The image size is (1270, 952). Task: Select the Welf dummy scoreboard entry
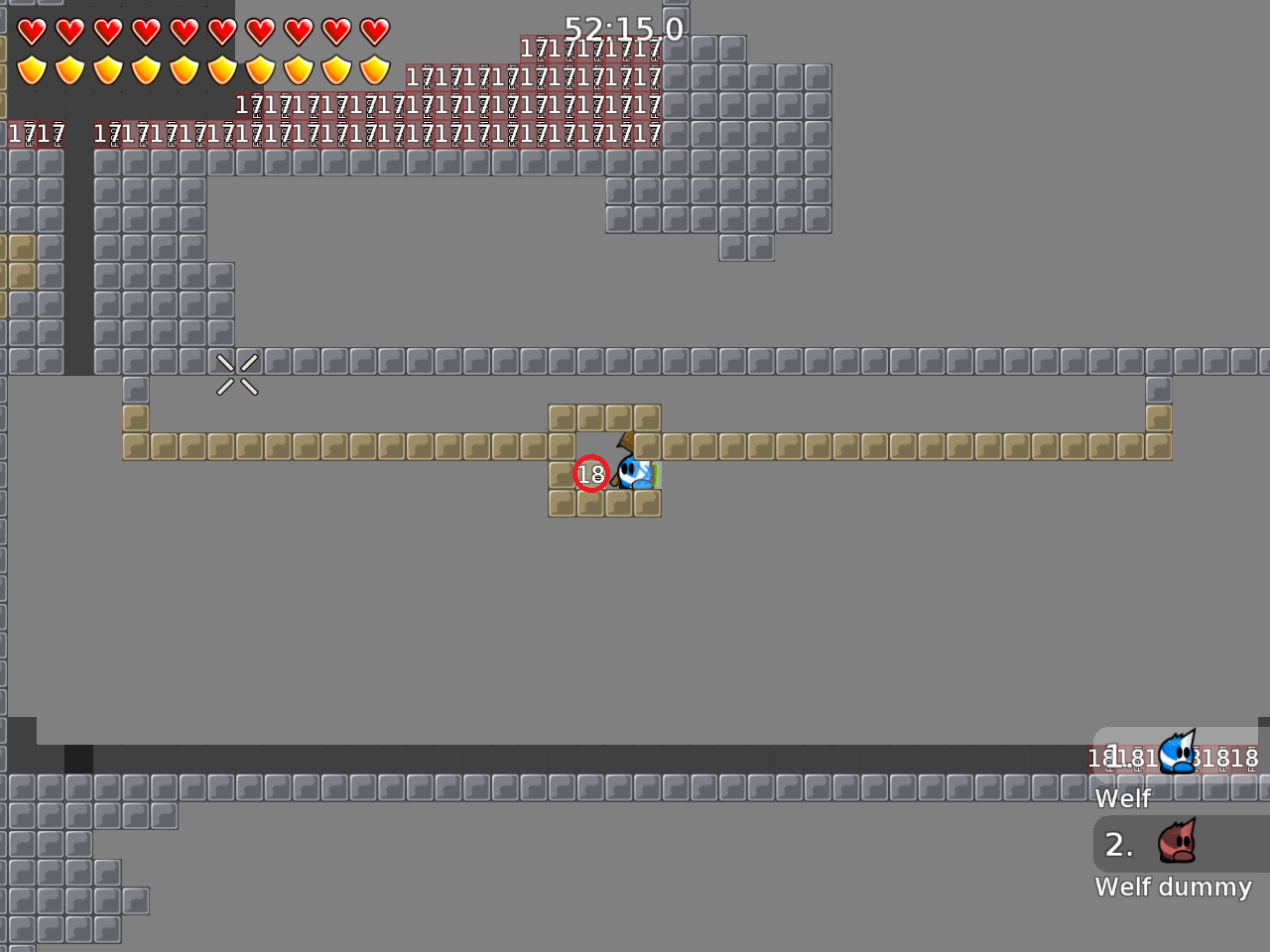1173,888
